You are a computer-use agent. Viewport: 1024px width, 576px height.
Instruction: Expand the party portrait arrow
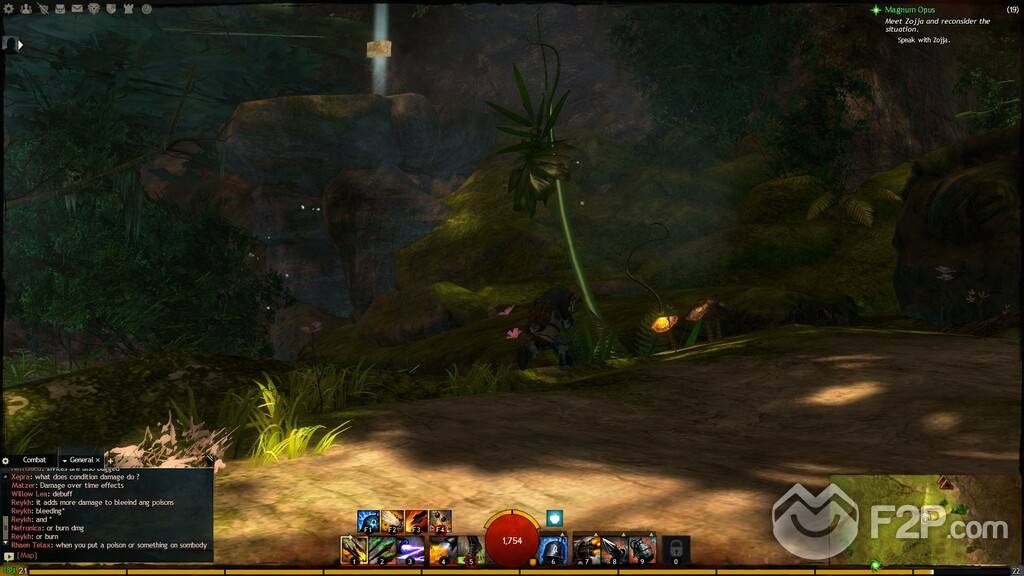tap(20, 44)
